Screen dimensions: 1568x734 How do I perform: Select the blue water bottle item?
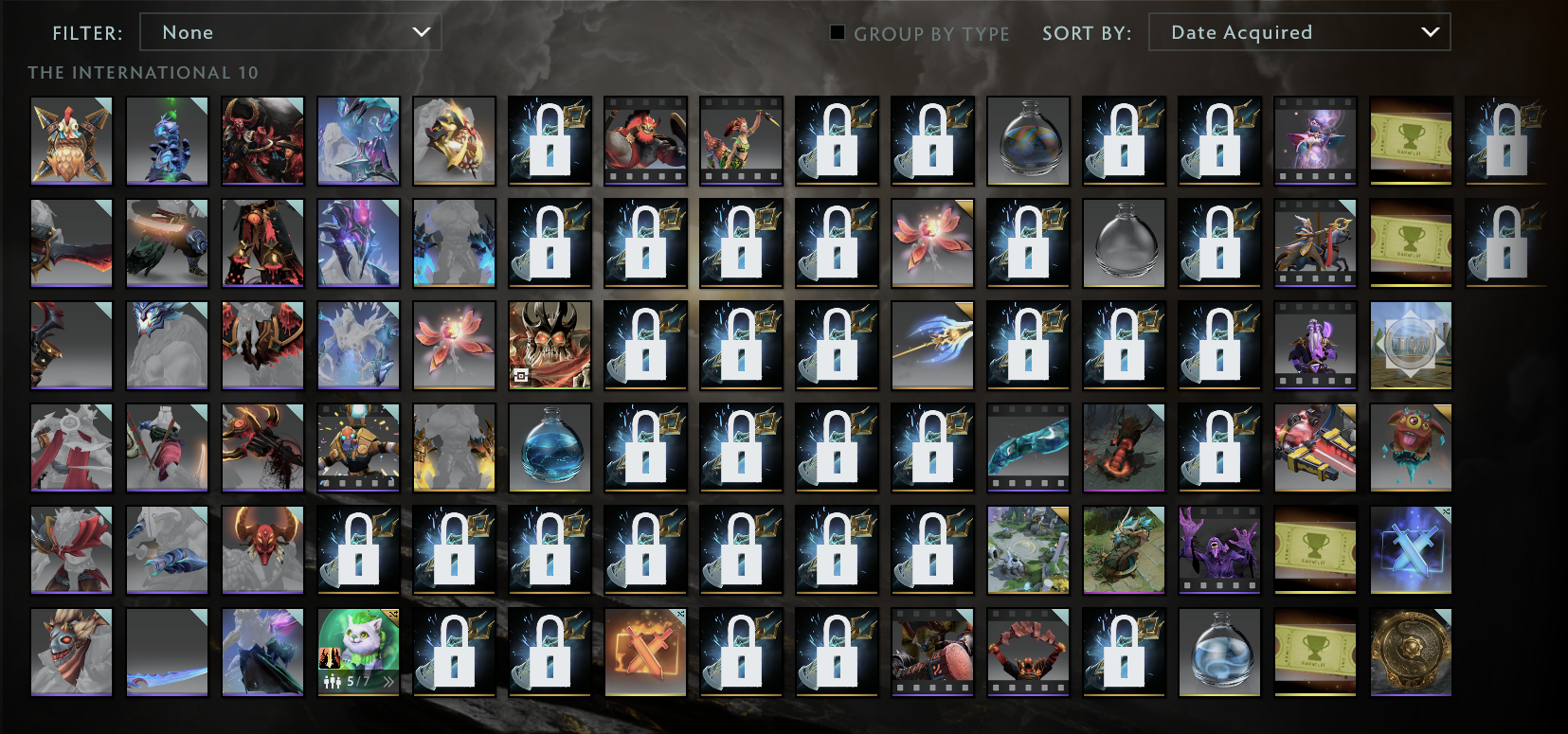point(550,448)
